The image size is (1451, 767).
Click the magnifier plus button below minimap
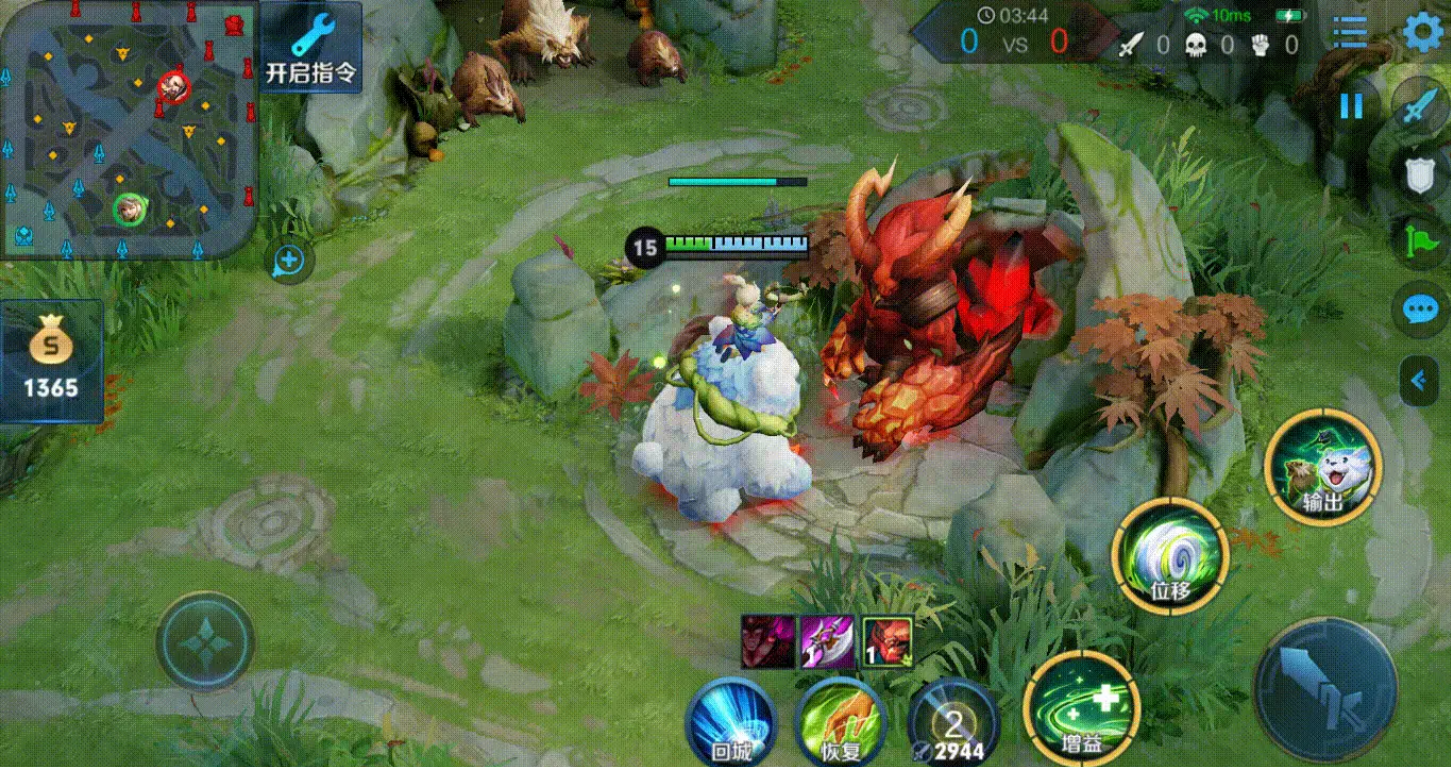click(x=289, y=261)
